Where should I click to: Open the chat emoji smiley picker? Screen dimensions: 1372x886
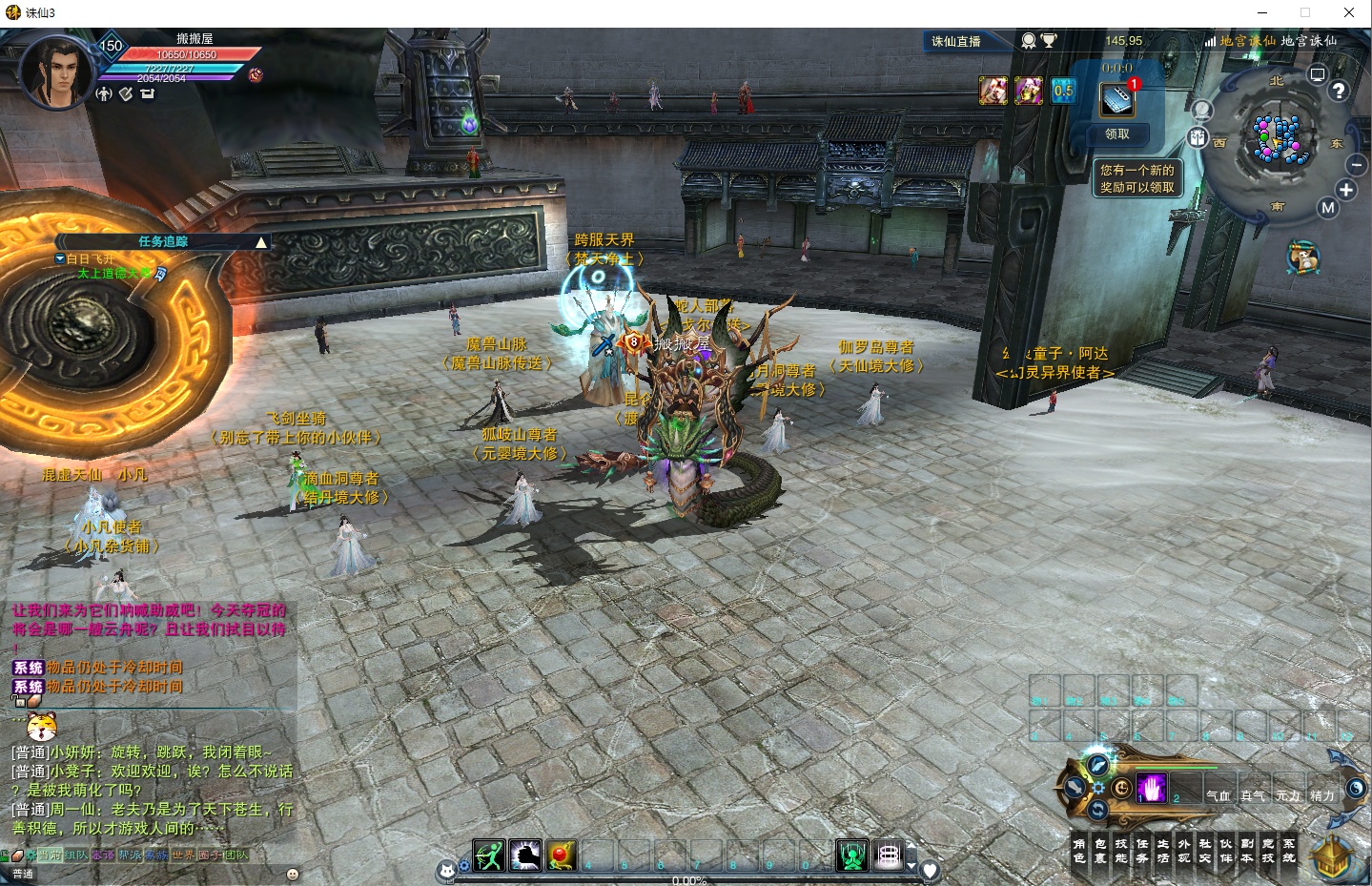pyautogui.click(x=293, y=874)
